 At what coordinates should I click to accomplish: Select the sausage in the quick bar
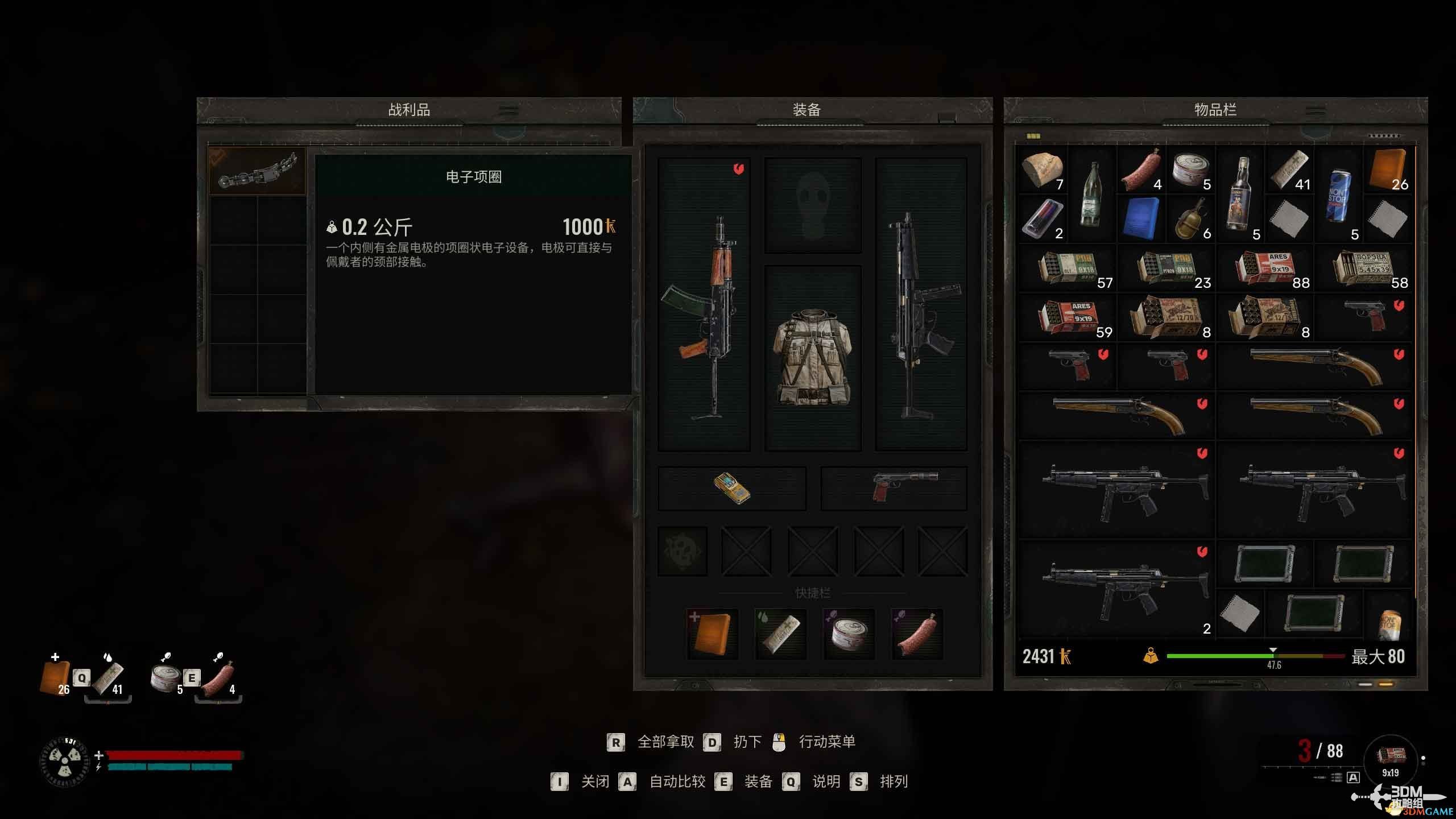pos(917,634)
